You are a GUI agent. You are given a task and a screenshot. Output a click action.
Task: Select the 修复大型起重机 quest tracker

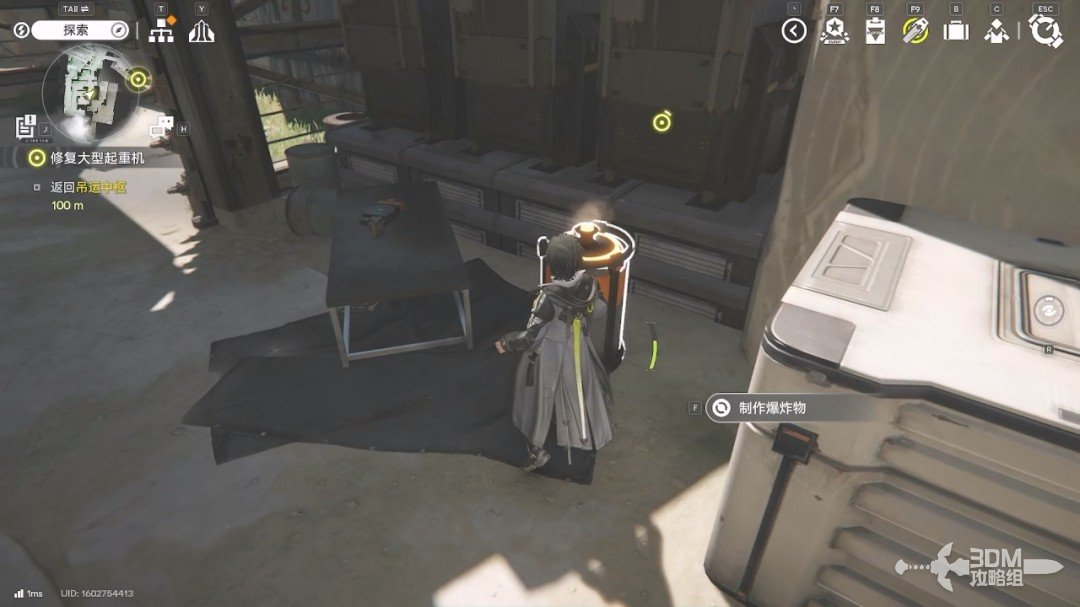click(x=98, y=158)
